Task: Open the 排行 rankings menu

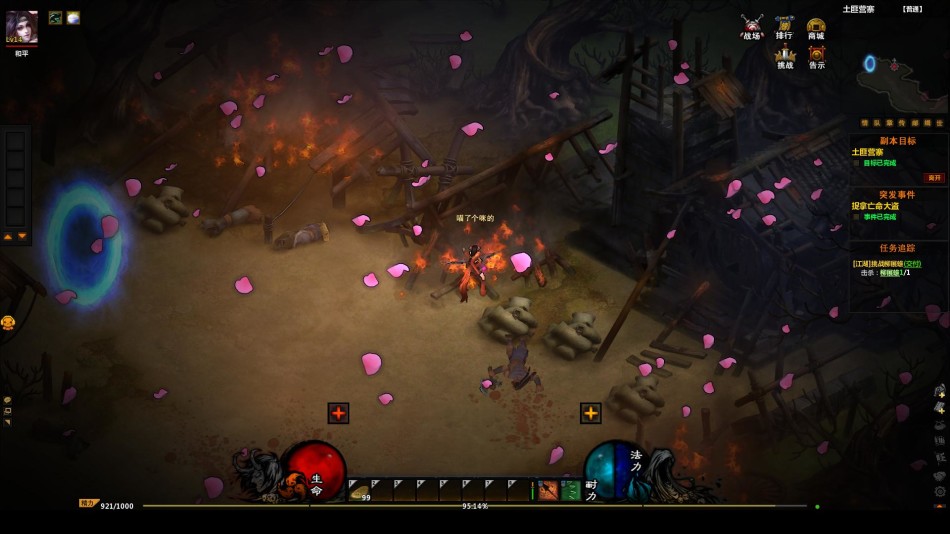Action: (x=784, y=27)
